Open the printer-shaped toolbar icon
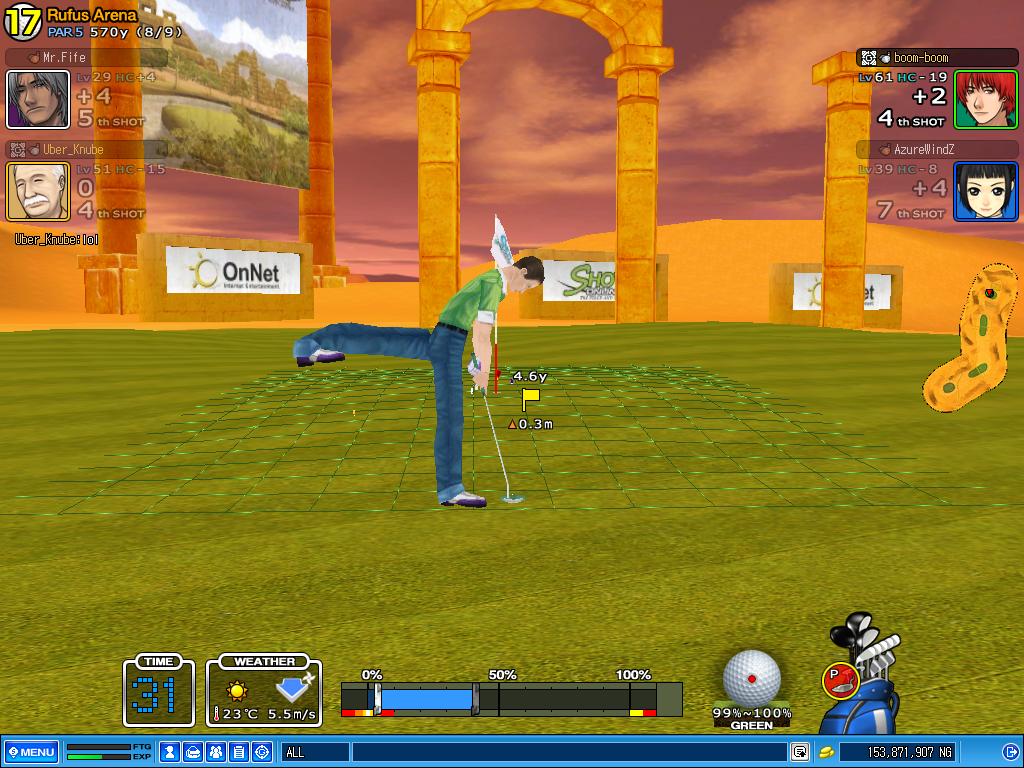The height and width of the screenshot is (768, 1024). [x=194, y=752]
